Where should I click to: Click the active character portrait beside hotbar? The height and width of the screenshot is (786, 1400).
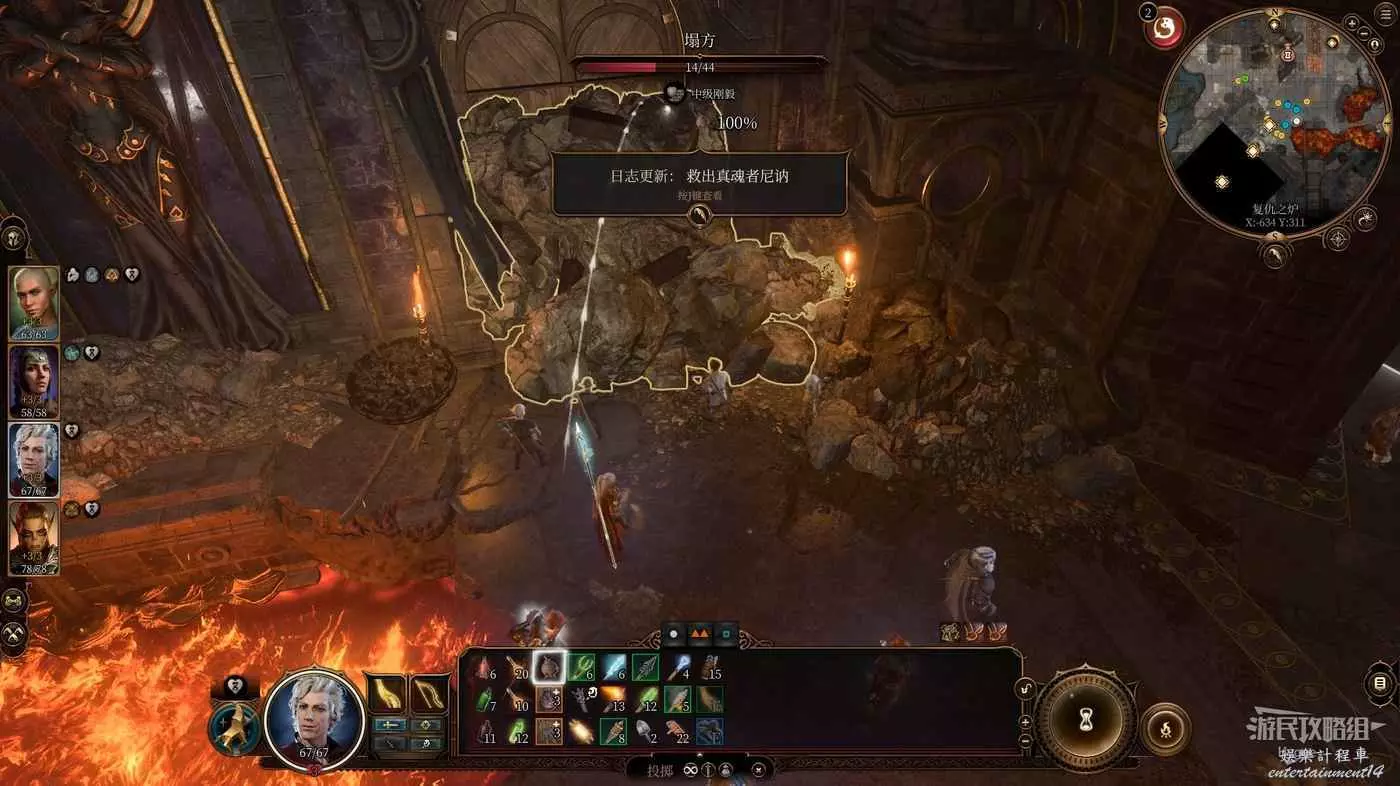314,717
